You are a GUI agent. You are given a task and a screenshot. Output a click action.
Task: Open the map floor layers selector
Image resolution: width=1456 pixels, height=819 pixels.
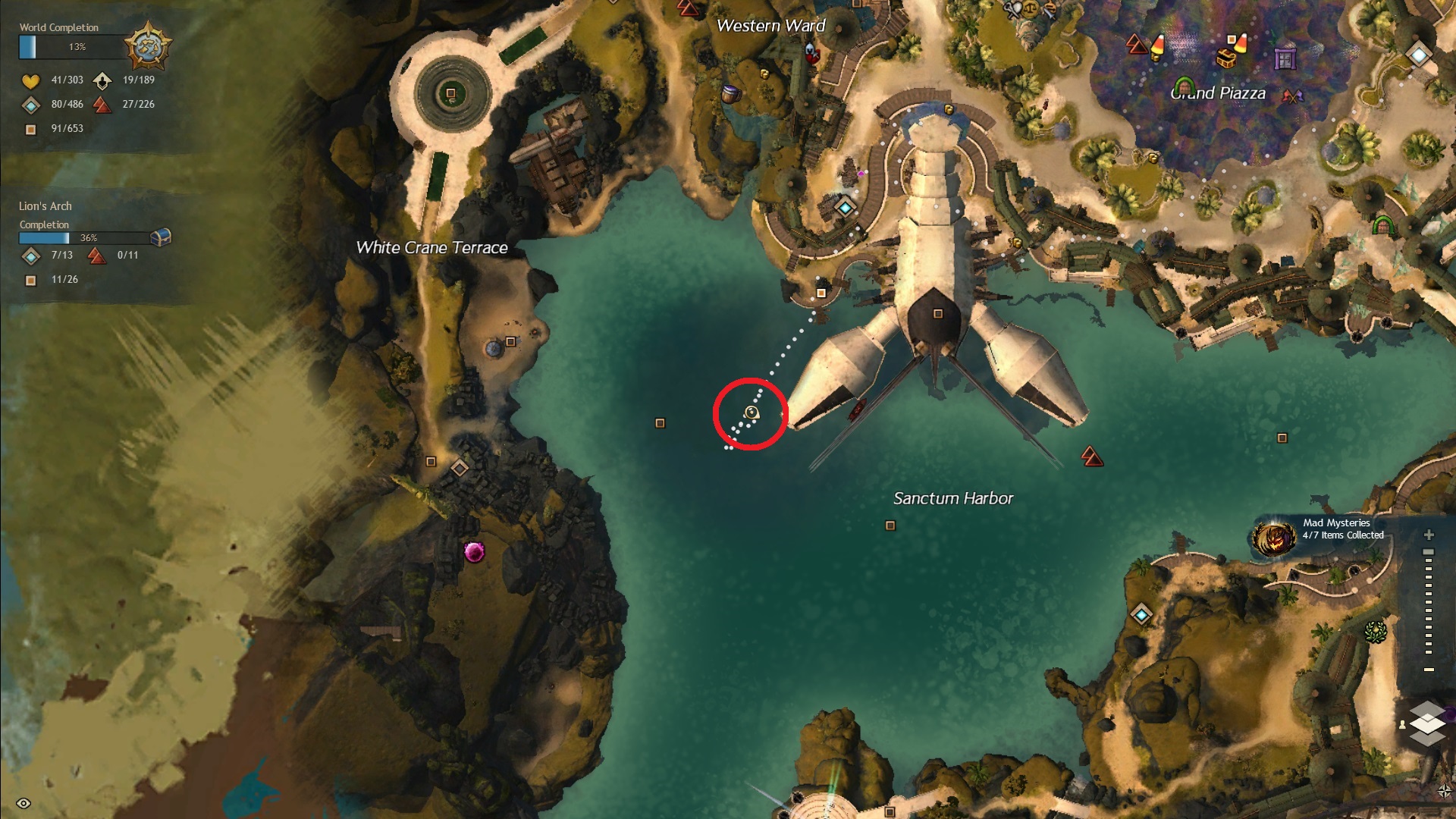coord(1426,722)
